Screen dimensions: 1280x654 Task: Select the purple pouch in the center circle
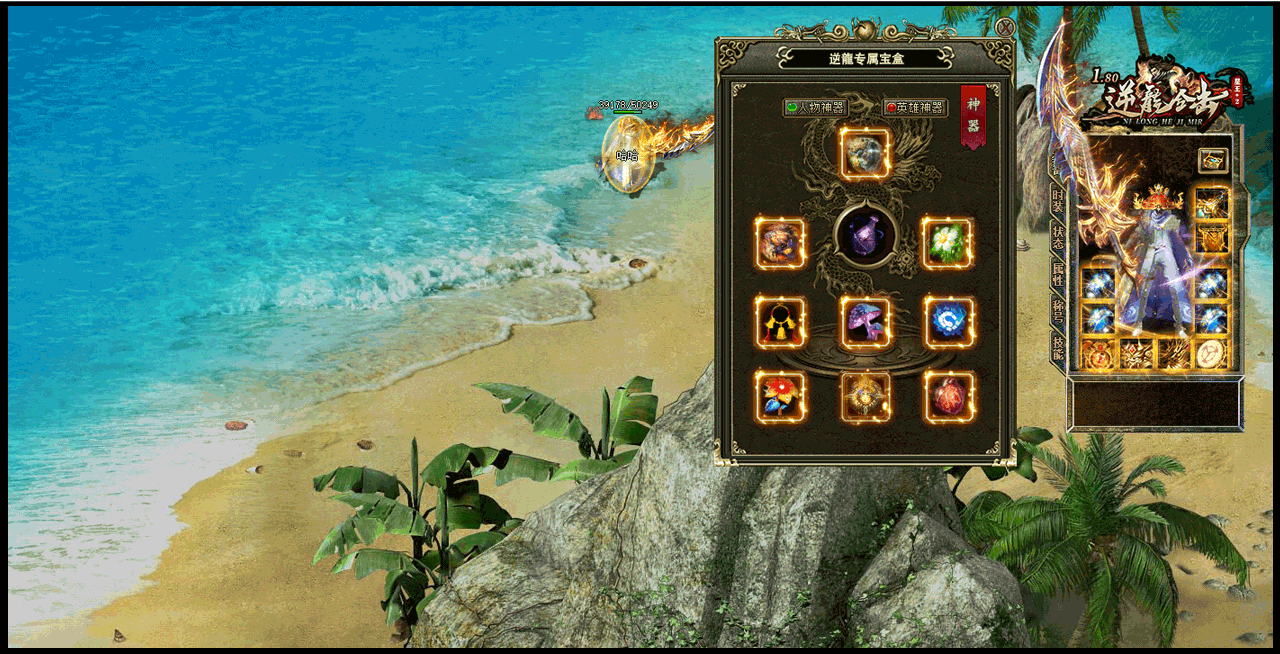[x=865, y=236]
